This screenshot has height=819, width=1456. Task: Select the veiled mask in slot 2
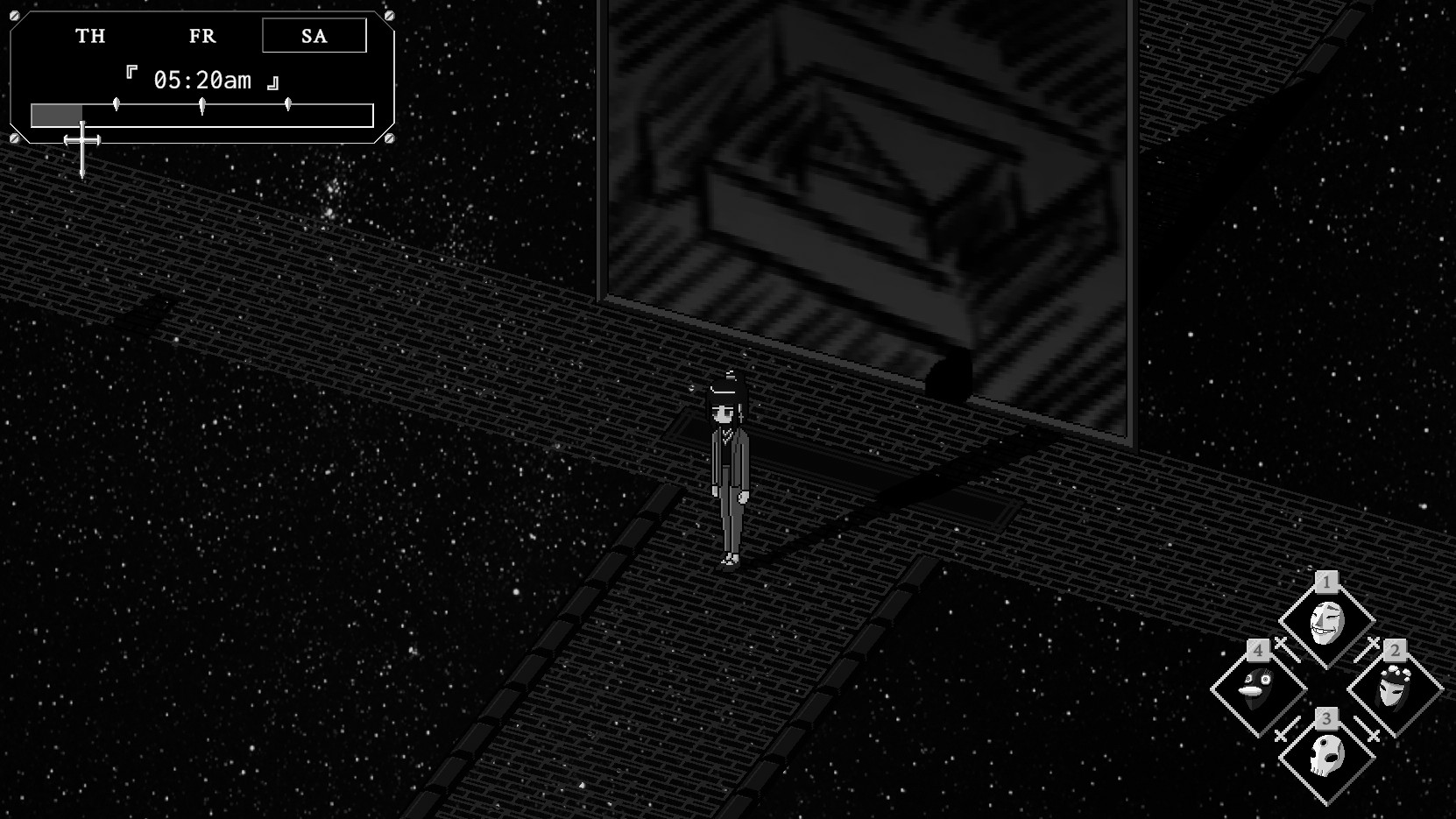pyautogui.click(x=1393, y=689)
